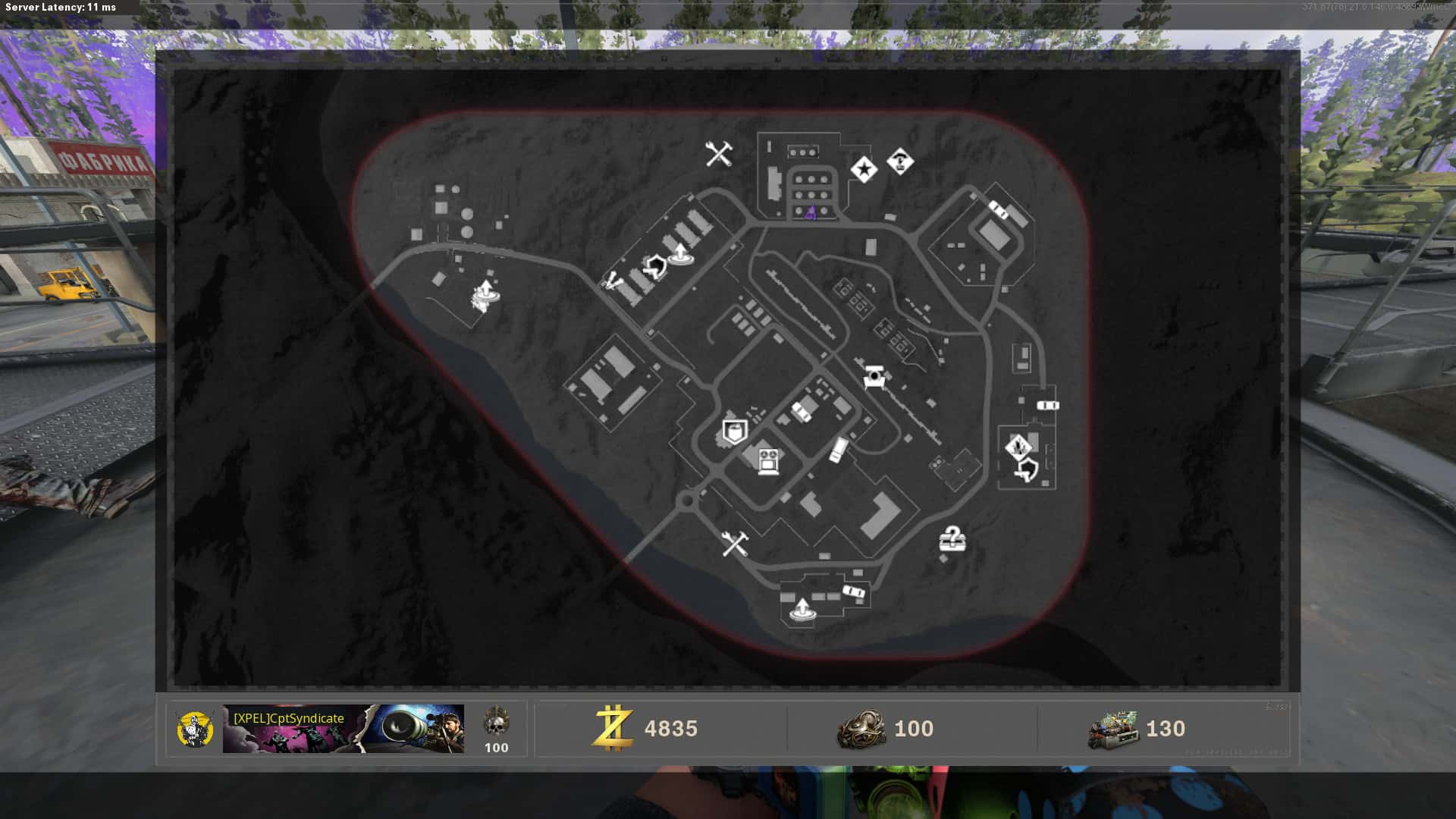1456x819 pixels.
Task: Click the purple player arrow on the map
Action: pos(810,212)
